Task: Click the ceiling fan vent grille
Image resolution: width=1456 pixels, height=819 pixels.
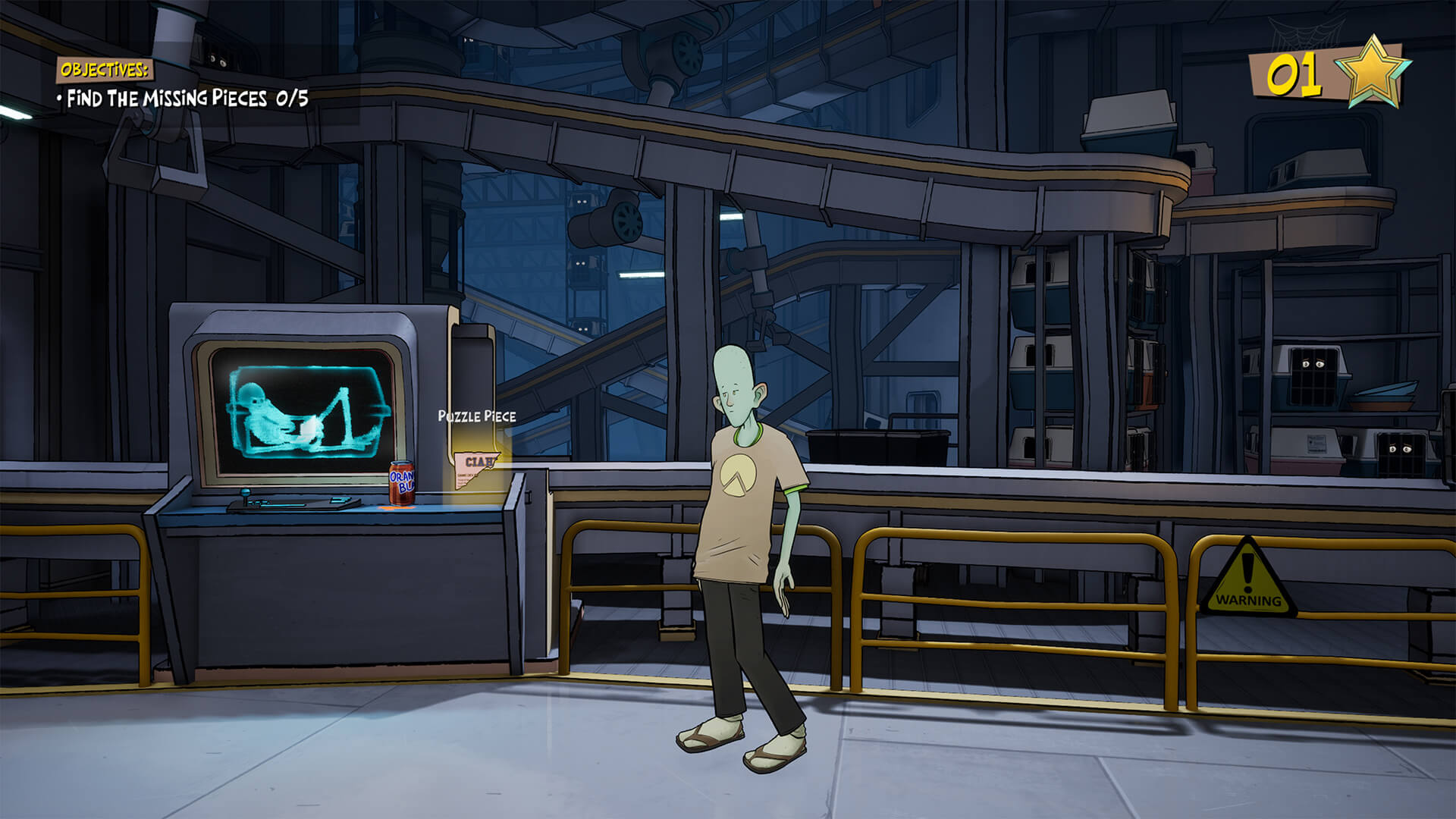Action: pyautogui.click(x=686, y=53)
